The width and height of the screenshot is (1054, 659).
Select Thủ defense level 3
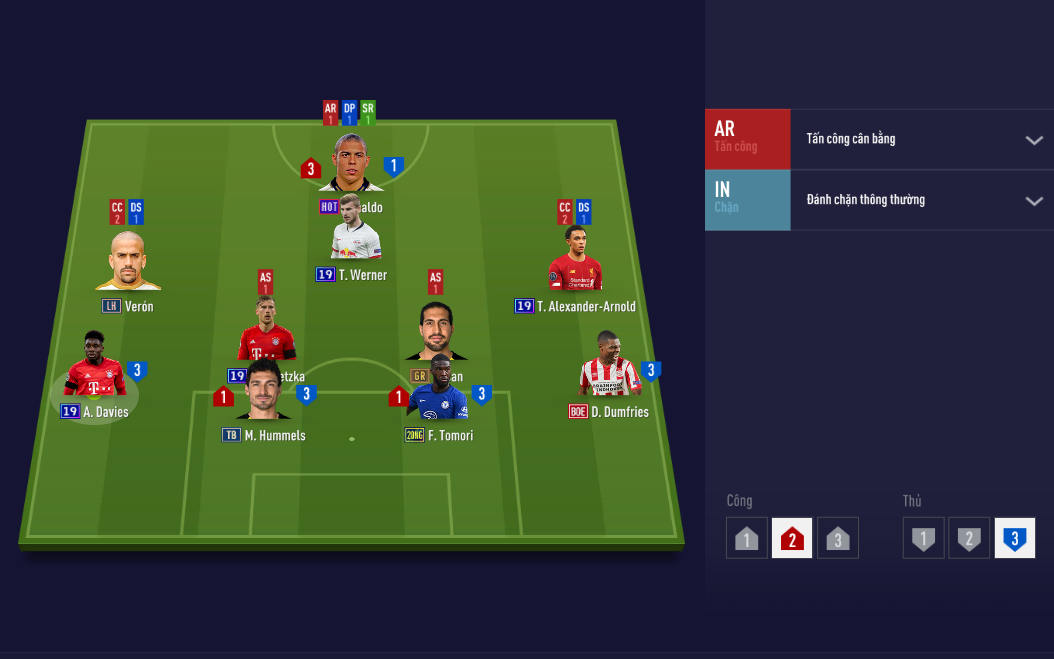pyautogui.click(x=1014, y=538)
